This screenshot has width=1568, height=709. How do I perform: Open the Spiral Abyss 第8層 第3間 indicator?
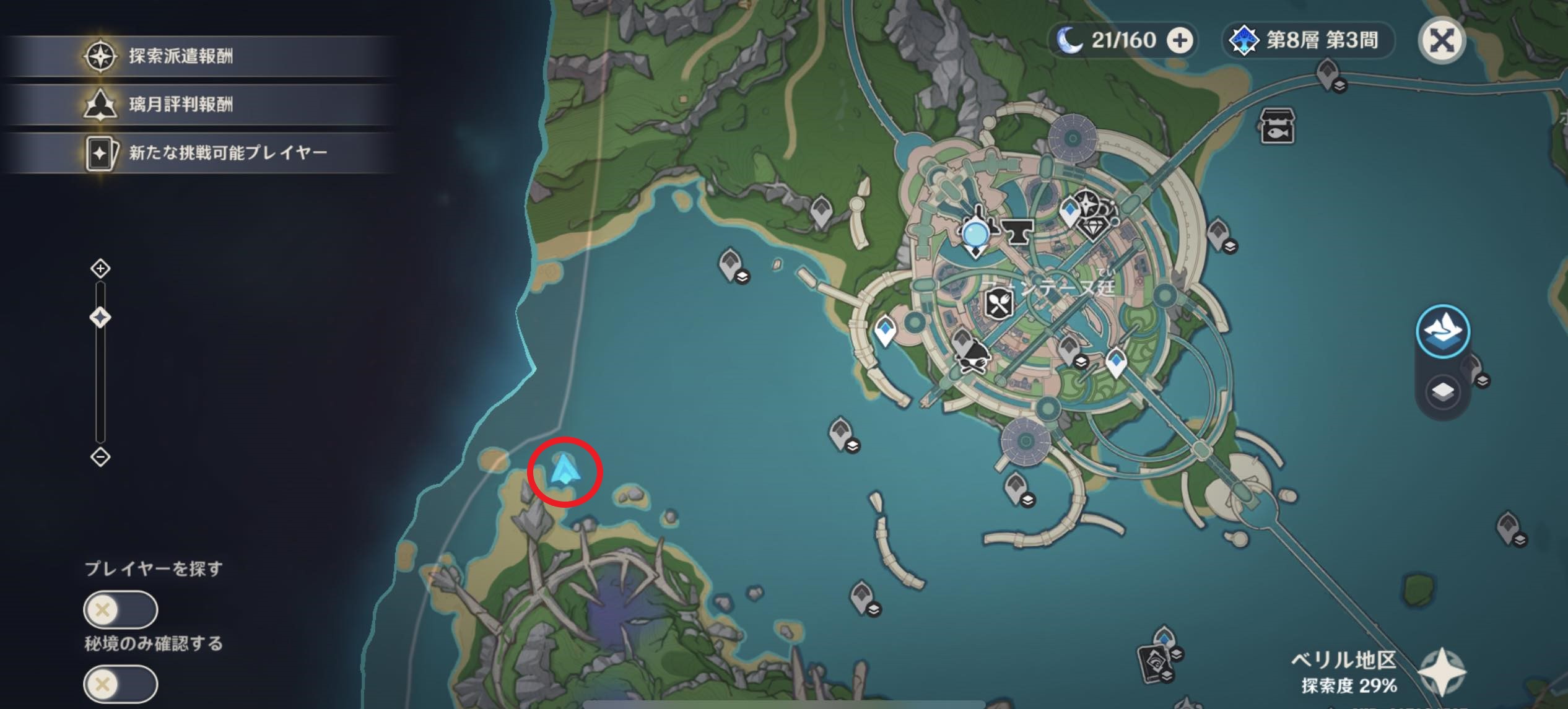pos(1308,41)
